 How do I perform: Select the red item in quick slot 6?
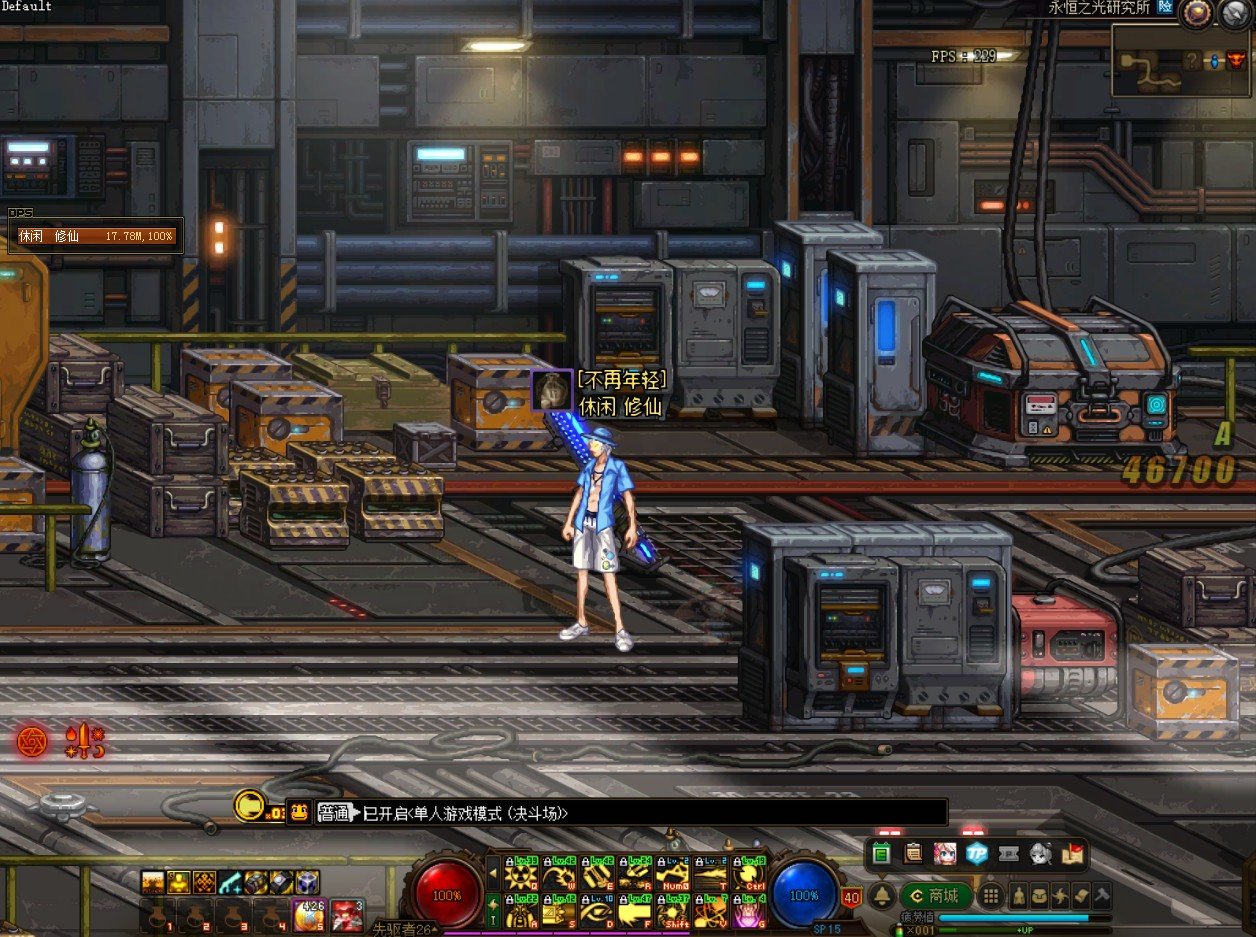tap(347, 915)
